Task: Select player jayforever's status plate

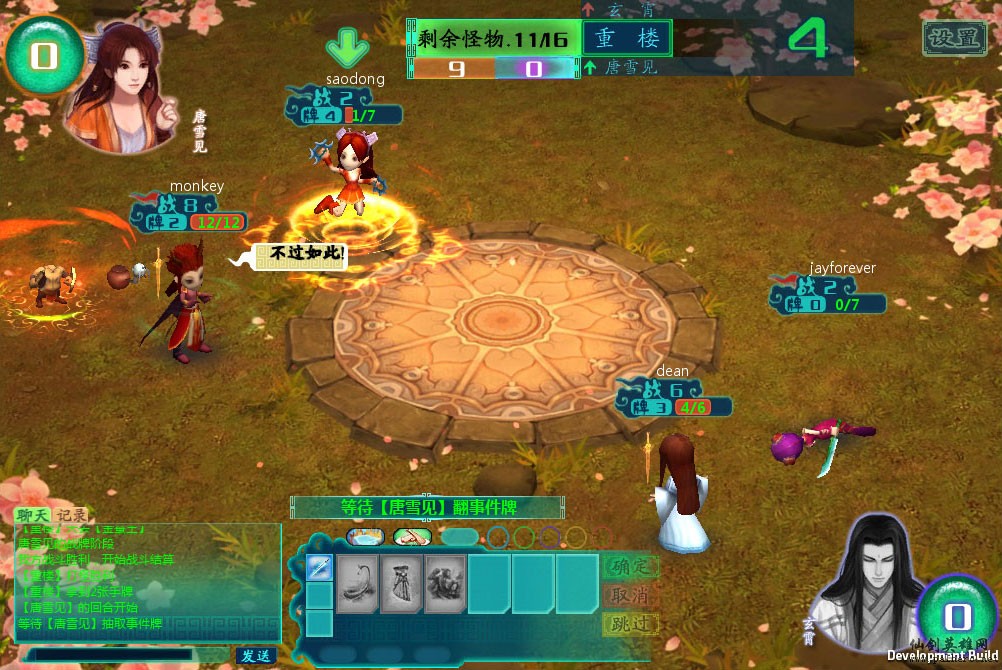Action: (x=829, y=295)
